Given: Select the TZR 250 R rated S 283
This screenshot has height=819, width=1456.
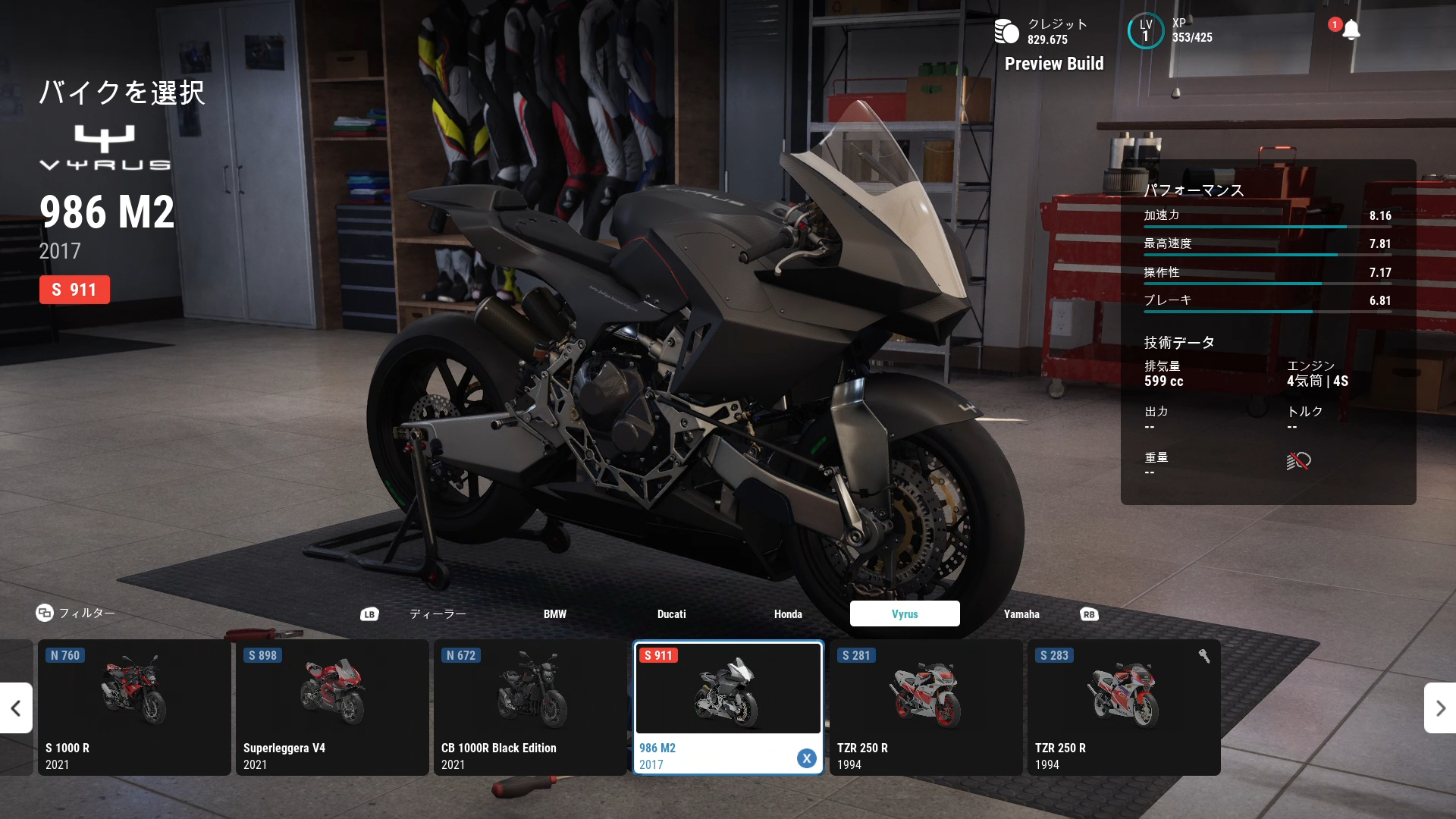Looking at the screenshot, I should [1124, 708].
